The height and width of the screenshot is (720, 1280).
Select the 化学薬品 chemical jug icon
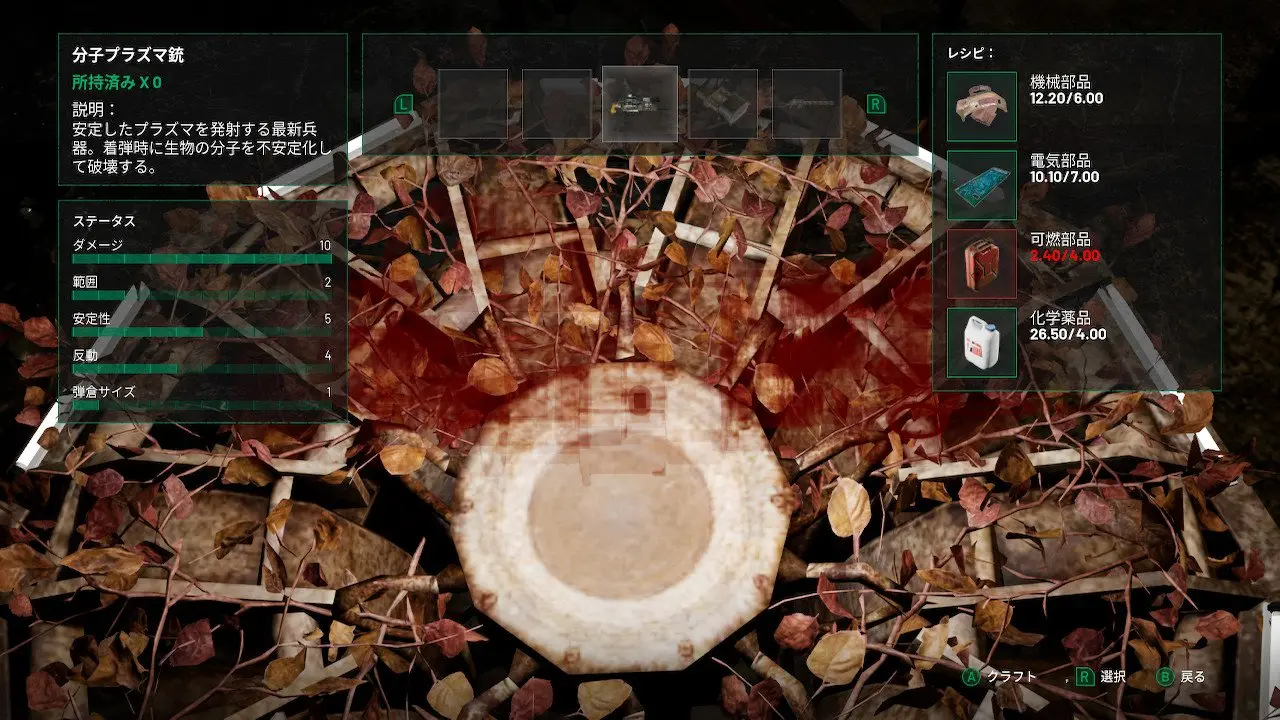tap(981, 343)
